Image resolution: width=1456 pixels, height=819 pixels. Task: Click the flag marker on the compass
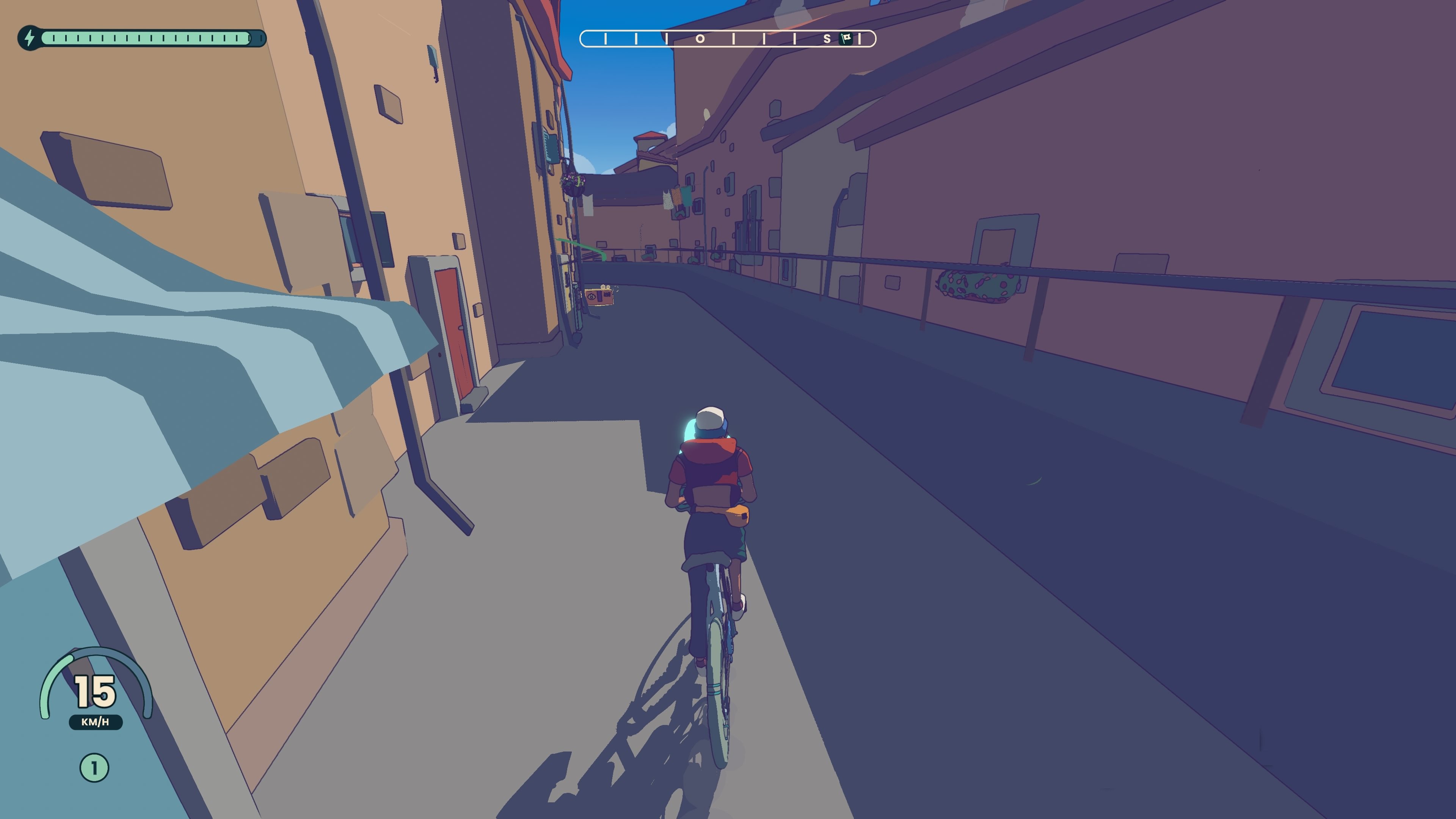pyautogui.click(x=846, y=38)
